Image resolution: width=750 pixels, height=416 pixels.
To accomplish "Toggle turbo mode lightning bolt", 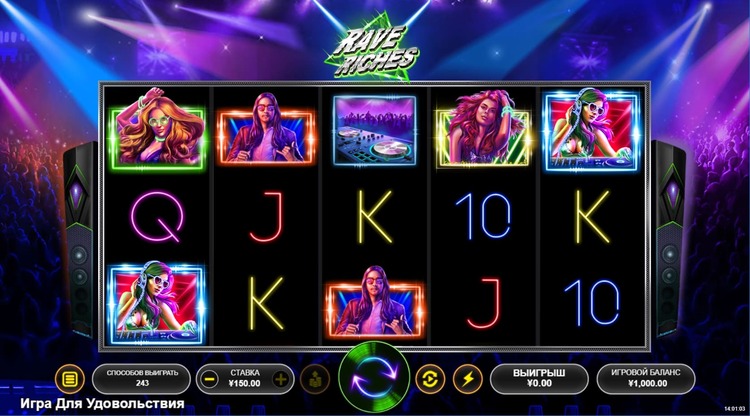I will pos(465,379).
